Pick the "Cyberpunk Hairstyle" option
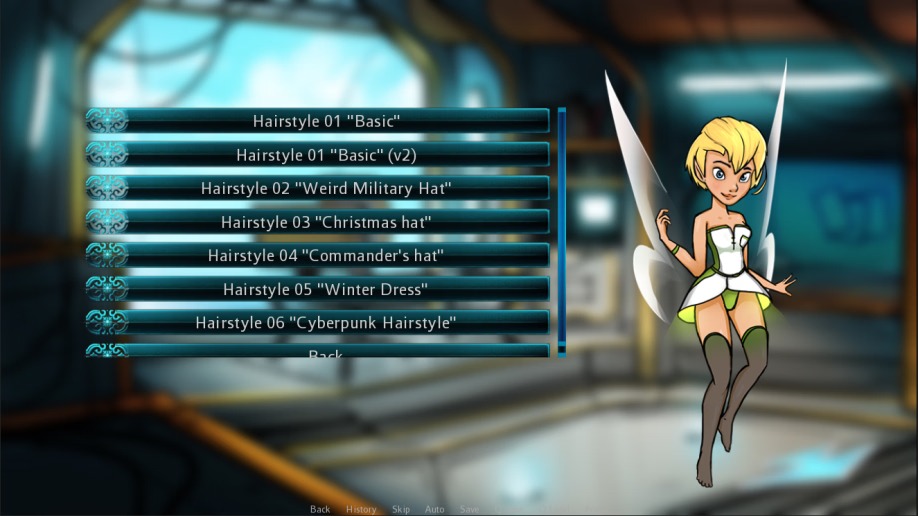This screenshot has height=516, width=918. click(x=326, y=323)
